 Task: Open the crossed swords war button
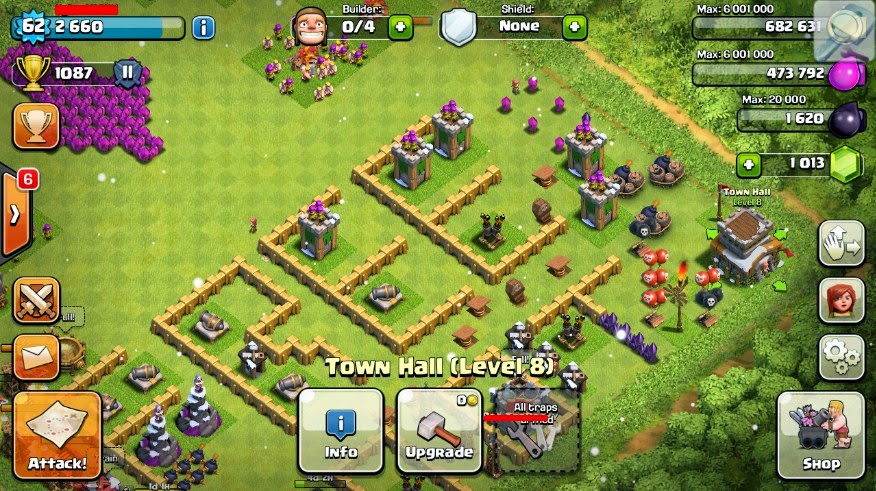click(x=36, y=300)
